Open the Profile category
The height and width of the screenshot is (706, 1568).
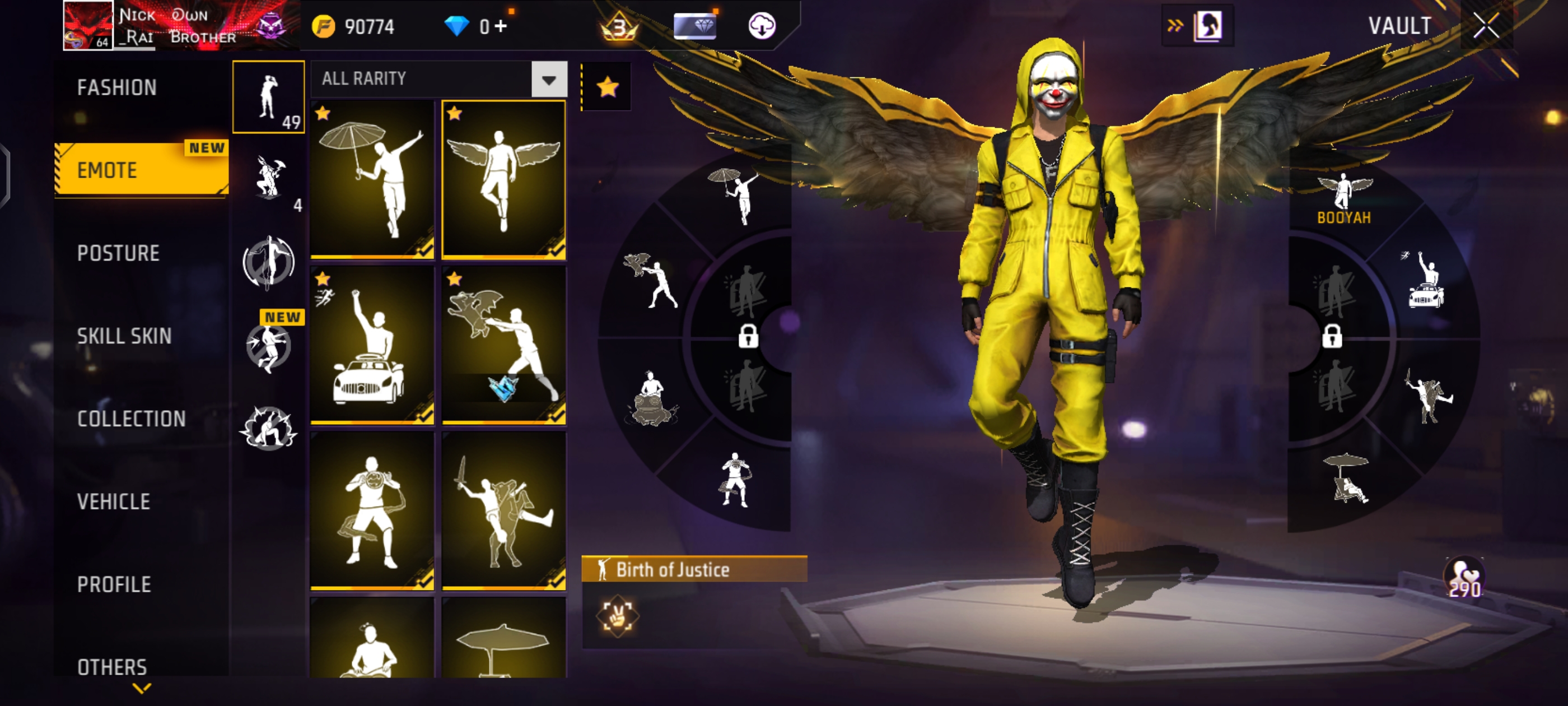[114, 585]
